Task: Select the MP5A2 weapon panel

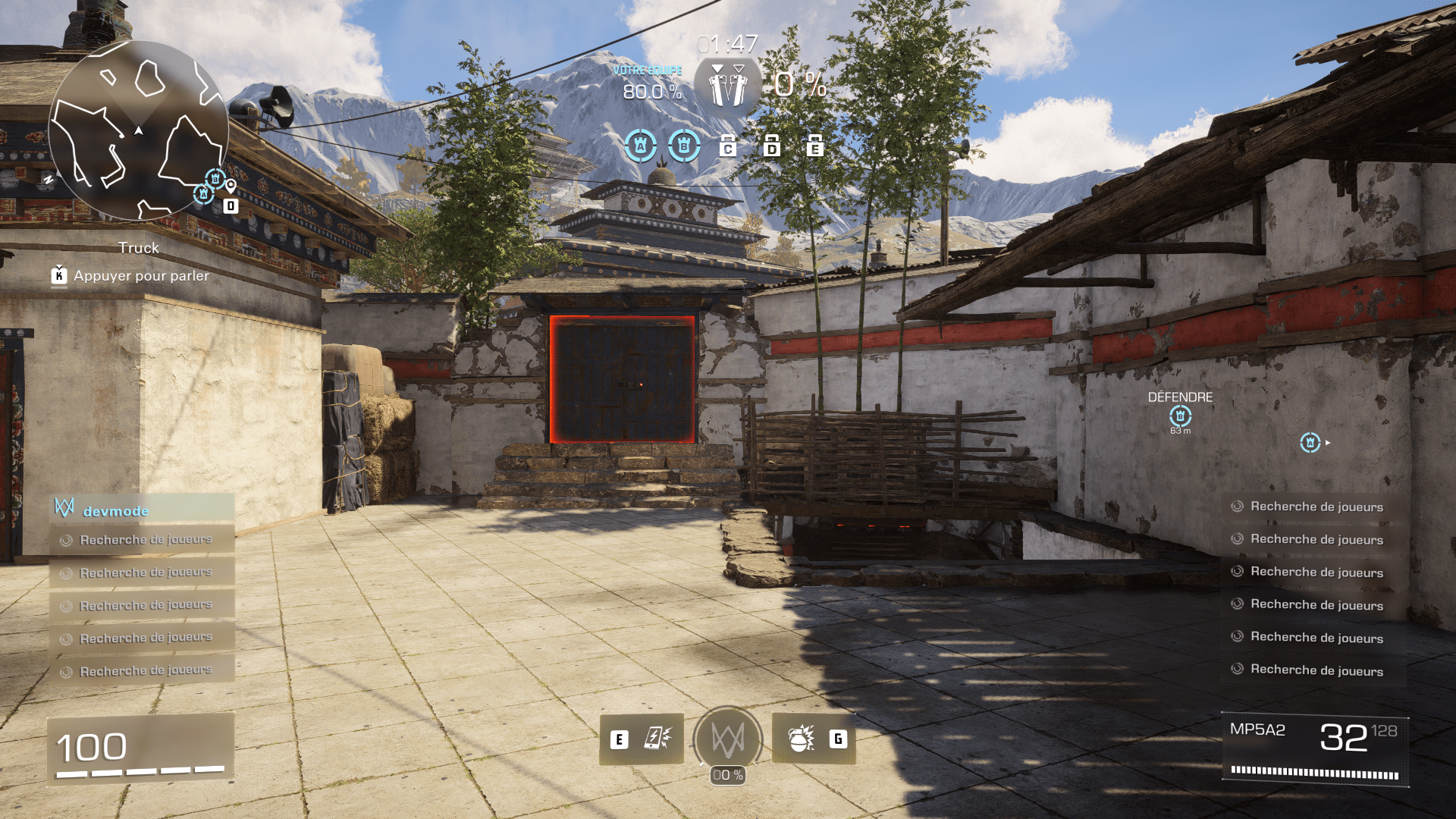Action: pos(1315,749)
